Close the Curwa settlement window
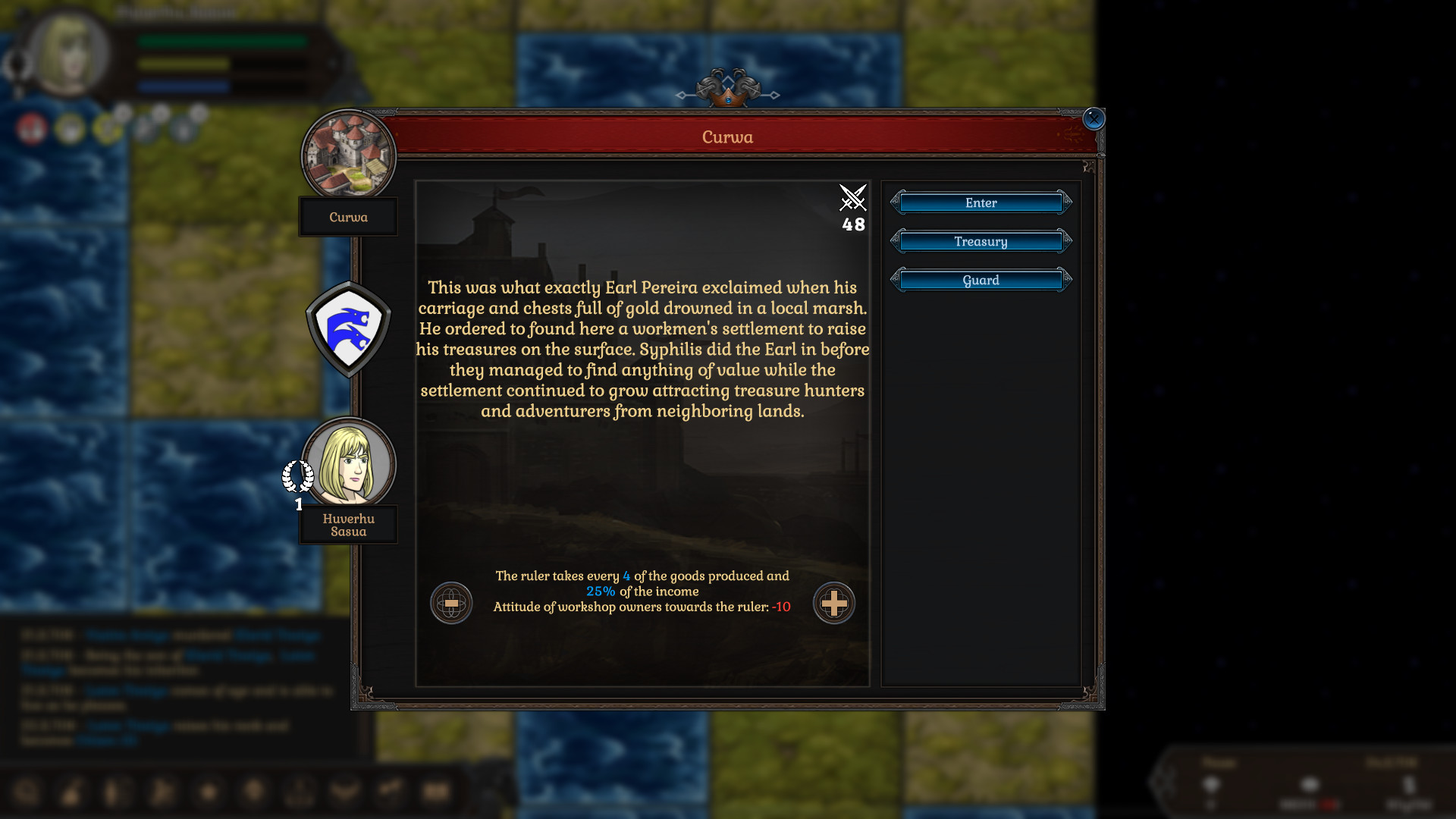1456x819 pixels. pyautogui.click(x=1093, y=118)
